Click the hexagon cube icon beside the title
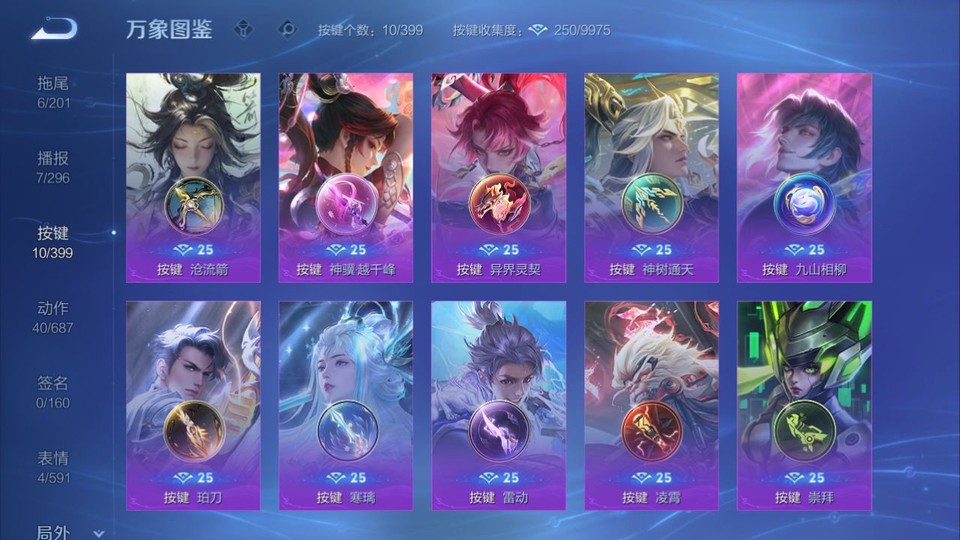 point(243,29)
